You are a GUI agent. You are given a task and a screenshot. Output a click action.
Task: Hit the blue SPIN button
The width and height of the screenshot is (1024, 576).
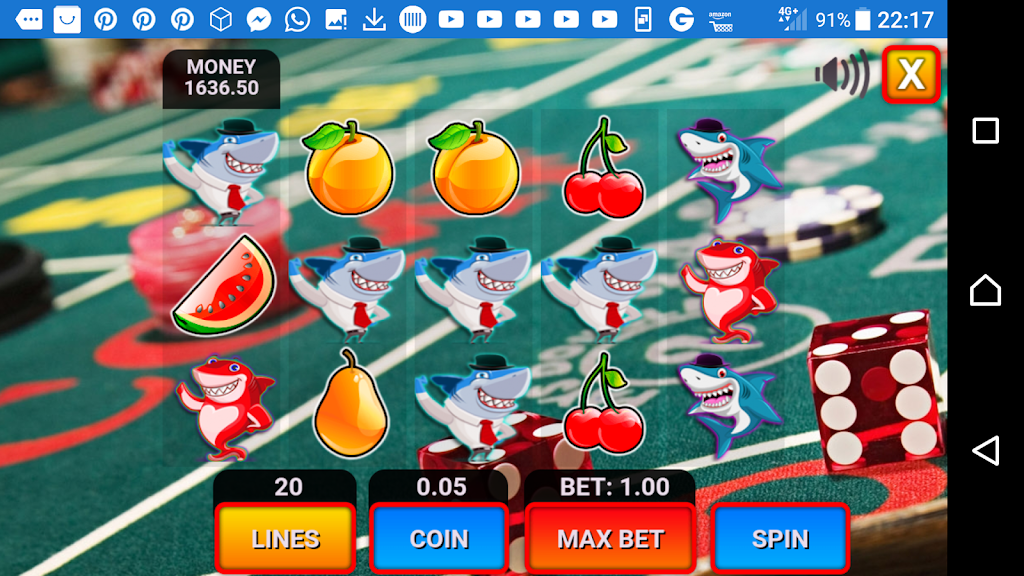780,539
